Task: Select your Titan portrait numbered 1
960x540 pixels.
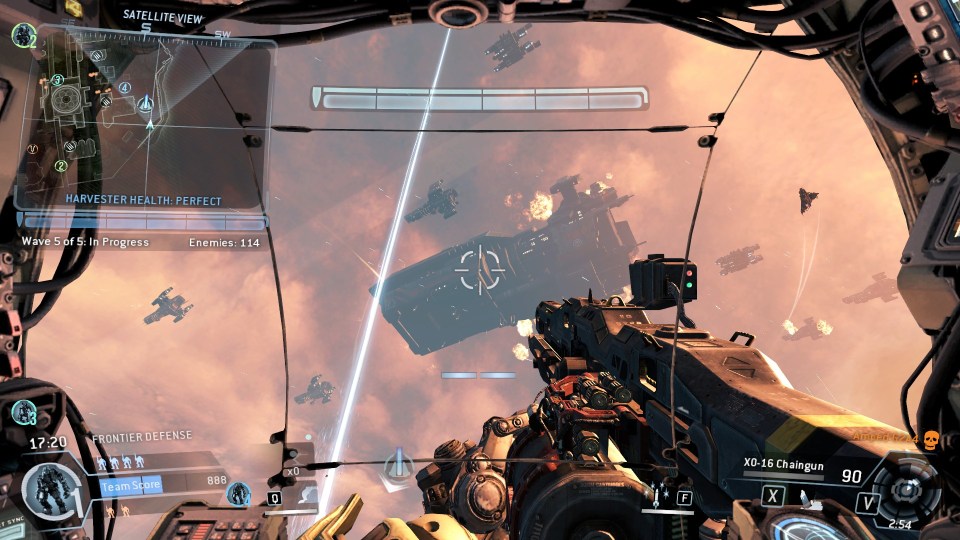Action: coord(47,491)
